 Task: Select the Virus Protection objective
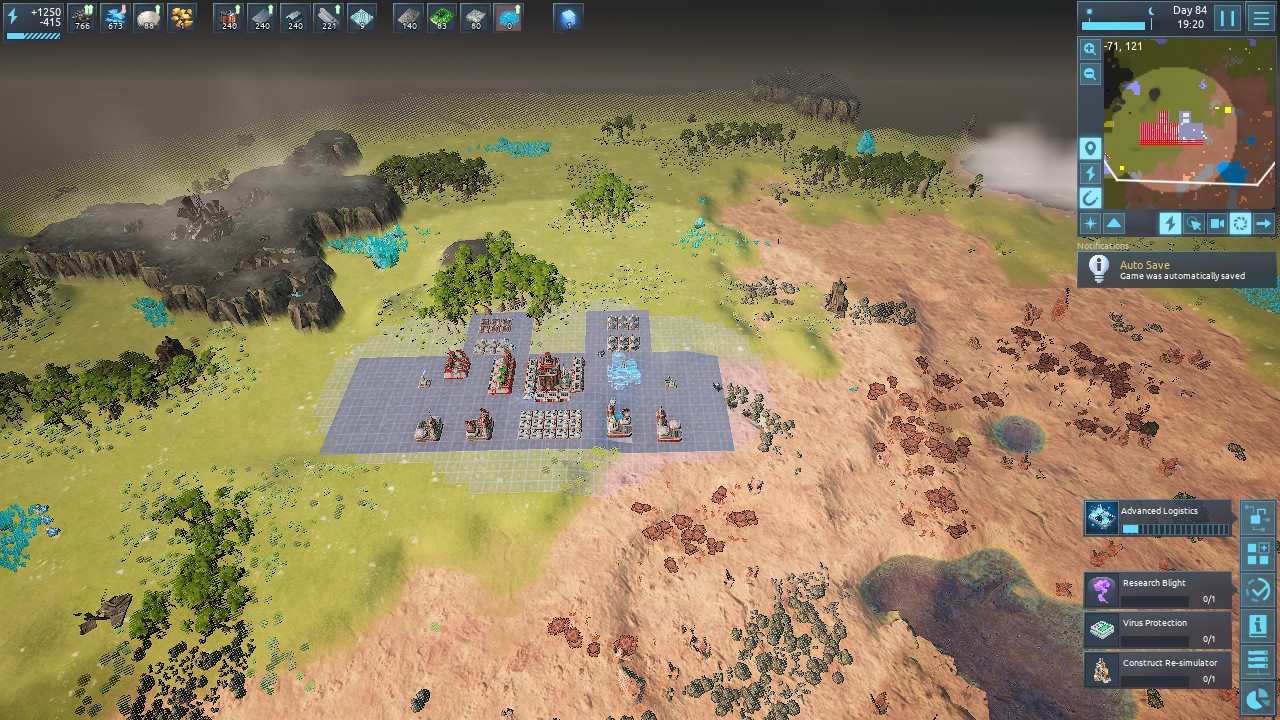[x=1158, y=630]
